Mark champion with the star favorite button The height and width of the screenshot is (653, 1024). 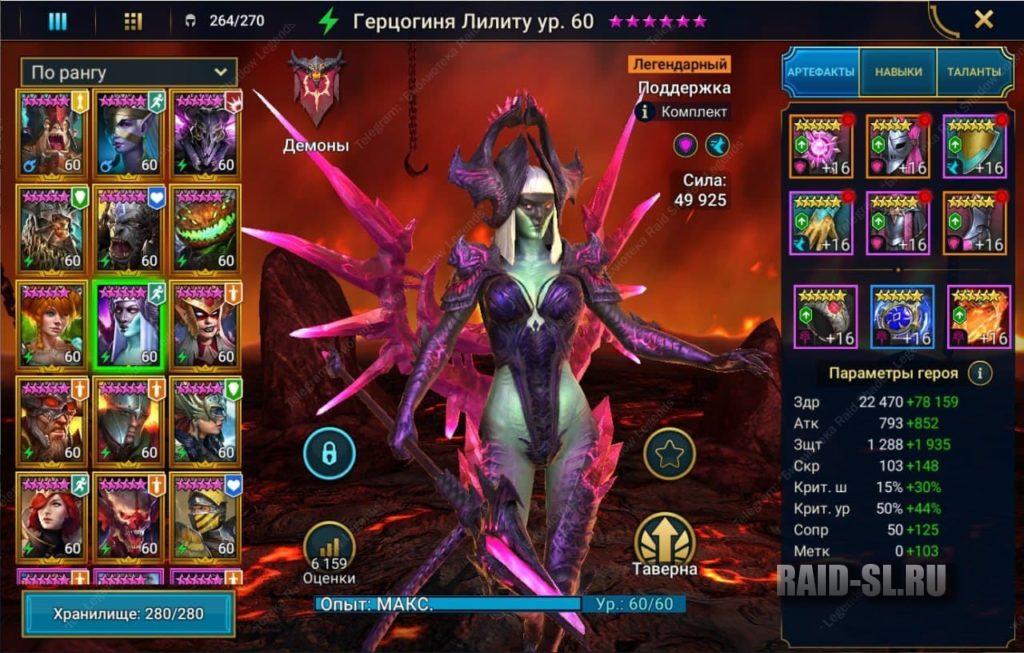coord(668,455)
